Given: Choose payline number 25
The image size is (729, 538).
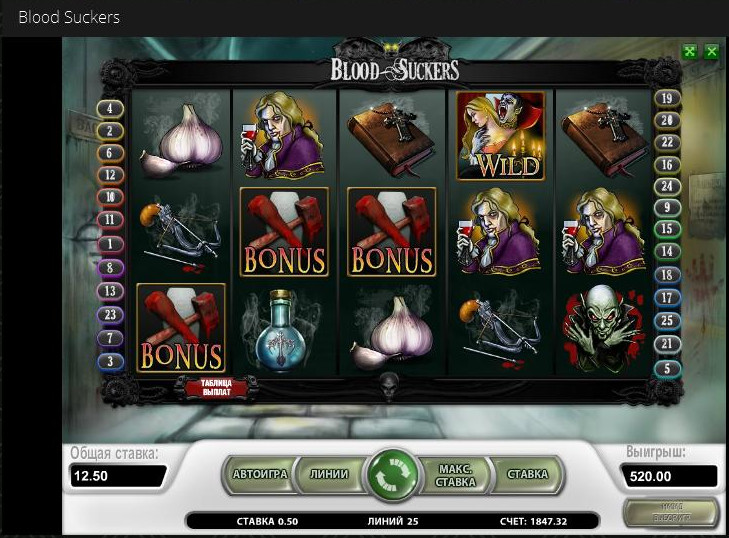Looking at the screenshot, I should tap(667, 320).
